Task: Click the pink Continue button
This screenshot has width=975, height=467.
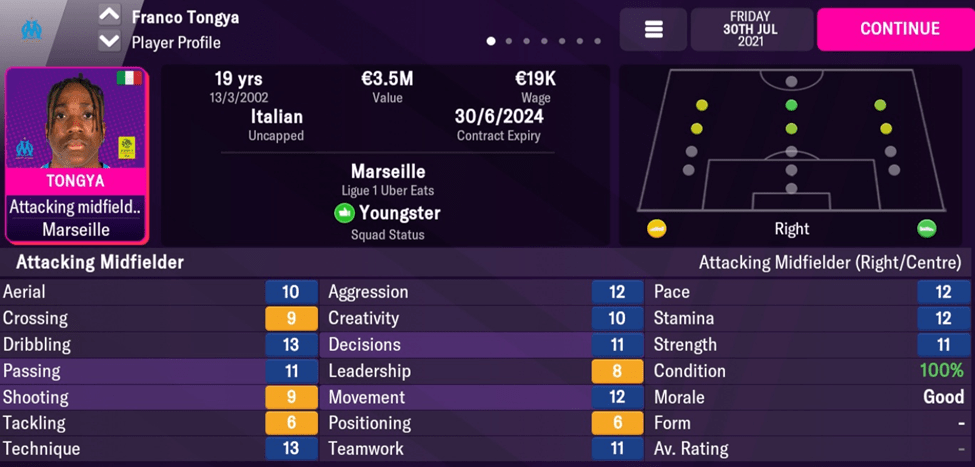Action: [899, 29]
